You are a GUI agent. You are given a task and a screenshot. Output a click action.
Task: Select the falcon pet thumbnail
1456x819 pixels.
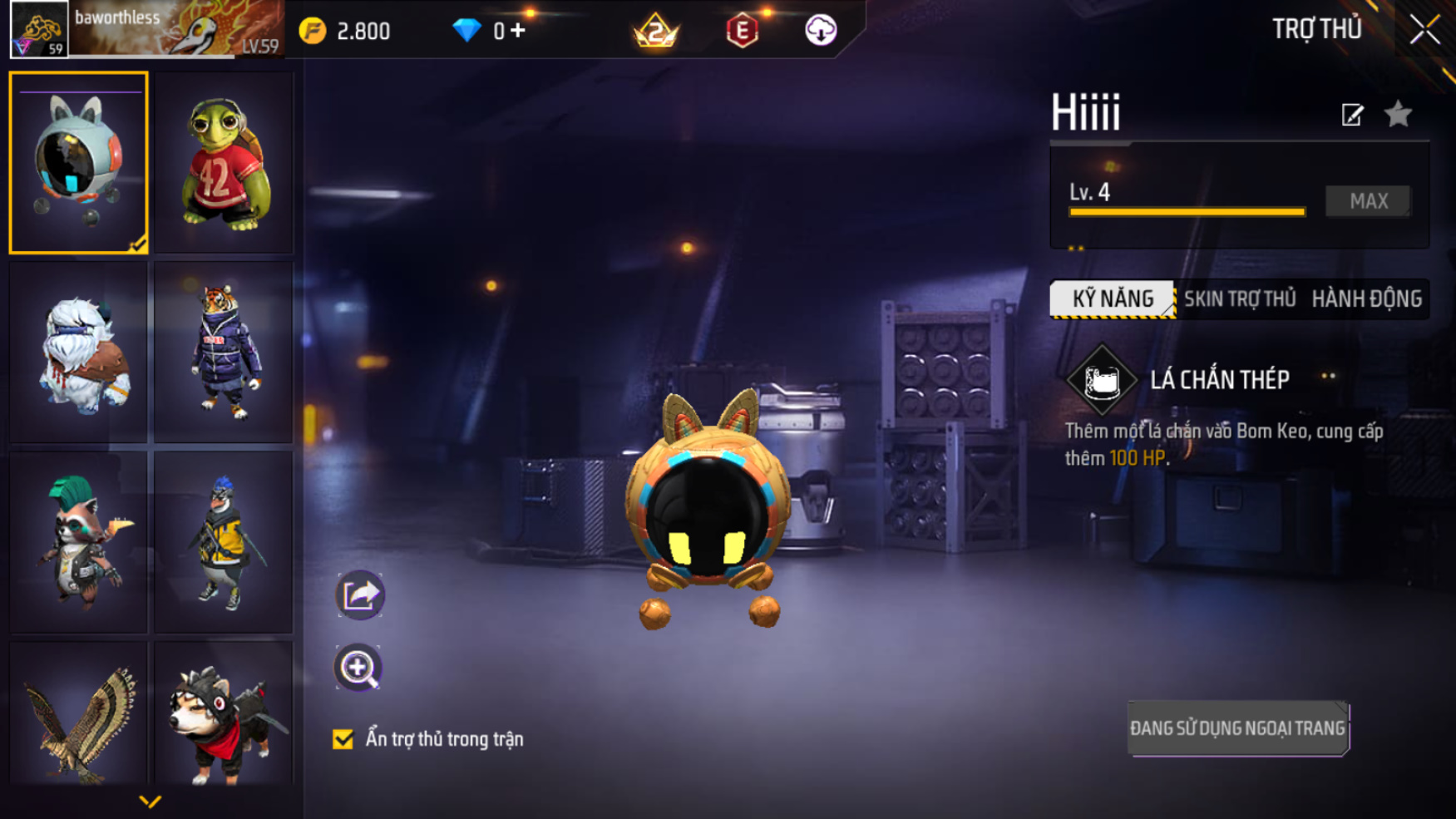(x=79, y=715)
